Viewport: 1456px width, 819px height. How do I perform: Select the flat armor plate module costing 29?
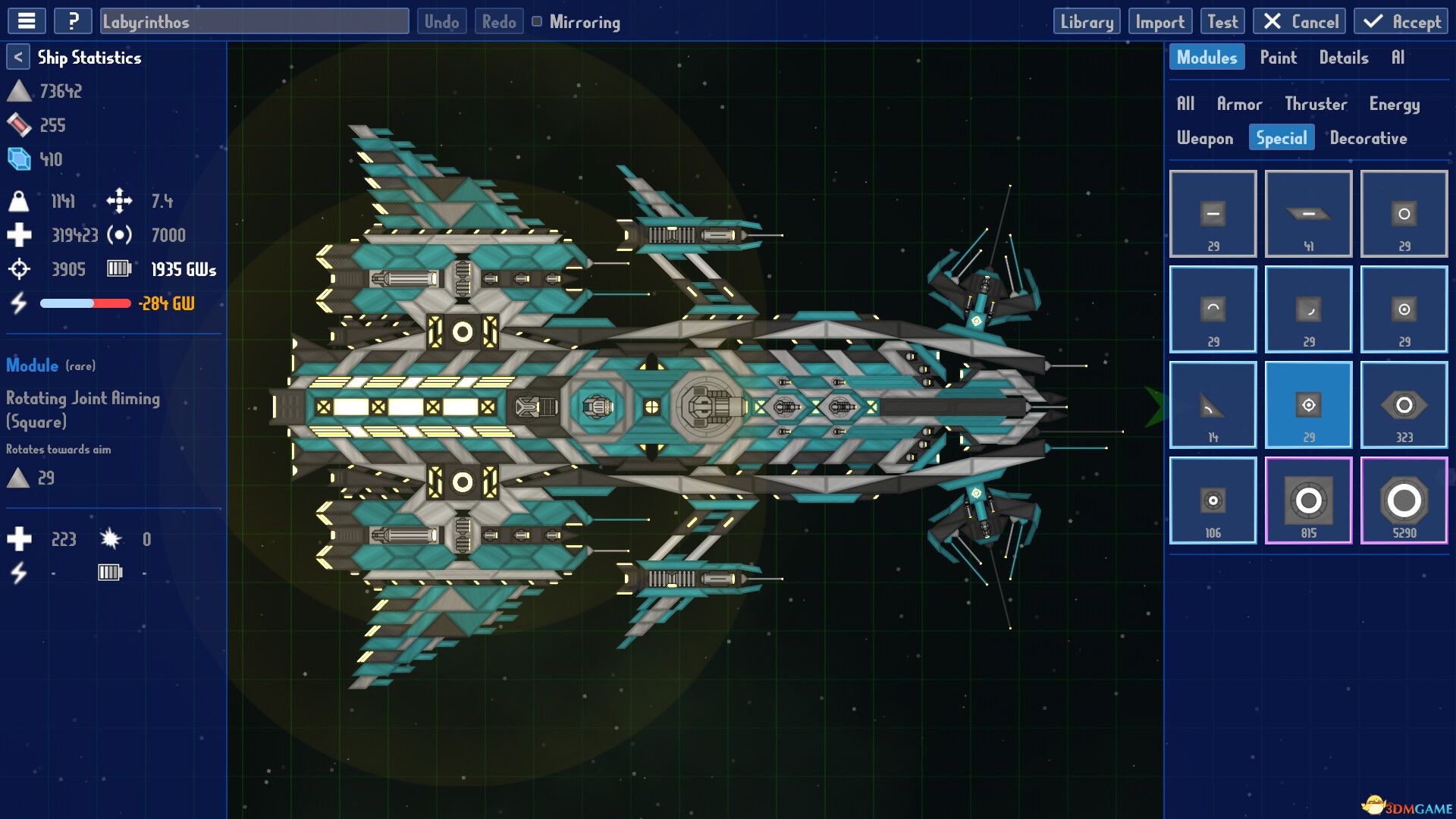(1213, 213)
